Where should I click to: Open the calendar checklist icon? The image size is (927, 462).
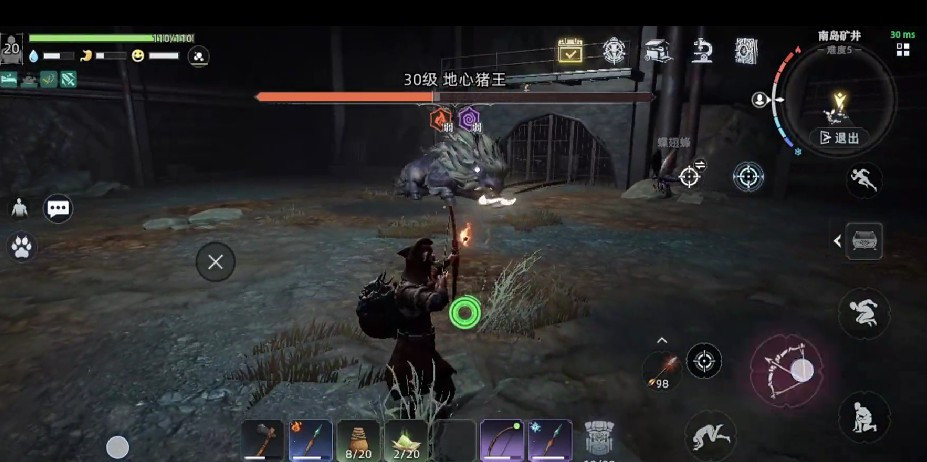tap(570, 51)
